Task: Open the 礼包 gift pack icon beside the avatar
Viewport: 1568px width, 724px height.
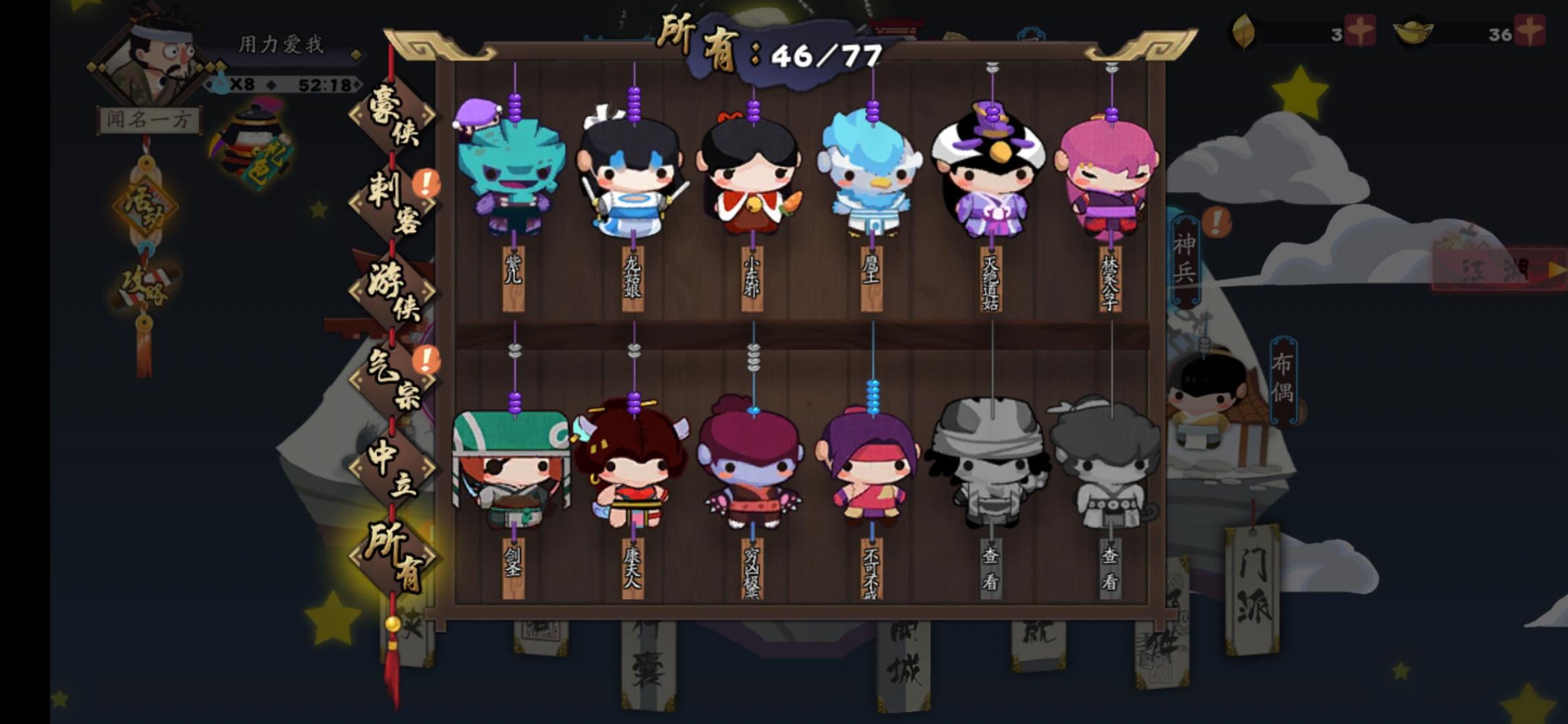Action: click(x=255, y=144)
